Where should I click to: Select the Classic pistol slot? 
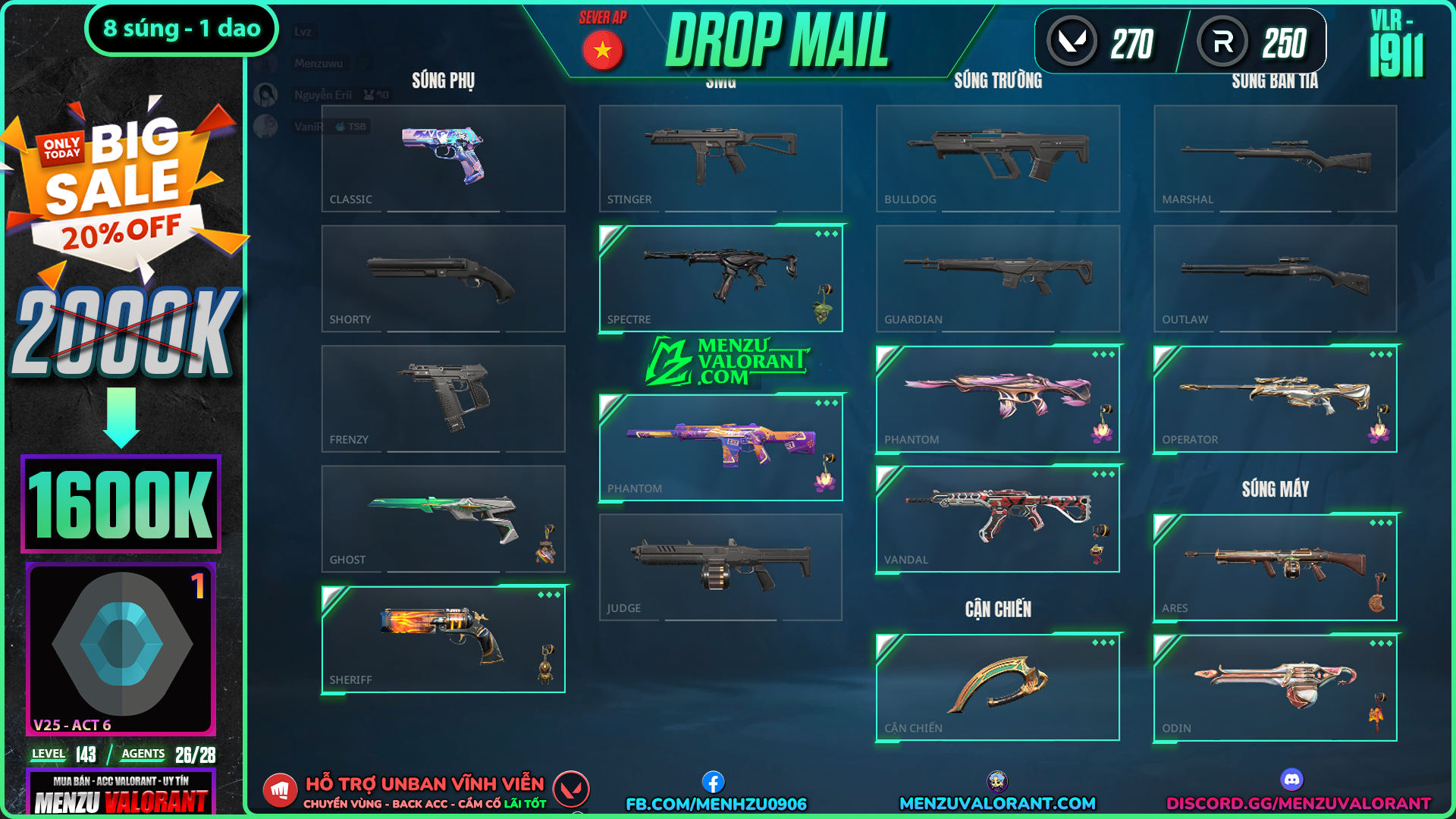pyautogui.click(x=443, y=158)
